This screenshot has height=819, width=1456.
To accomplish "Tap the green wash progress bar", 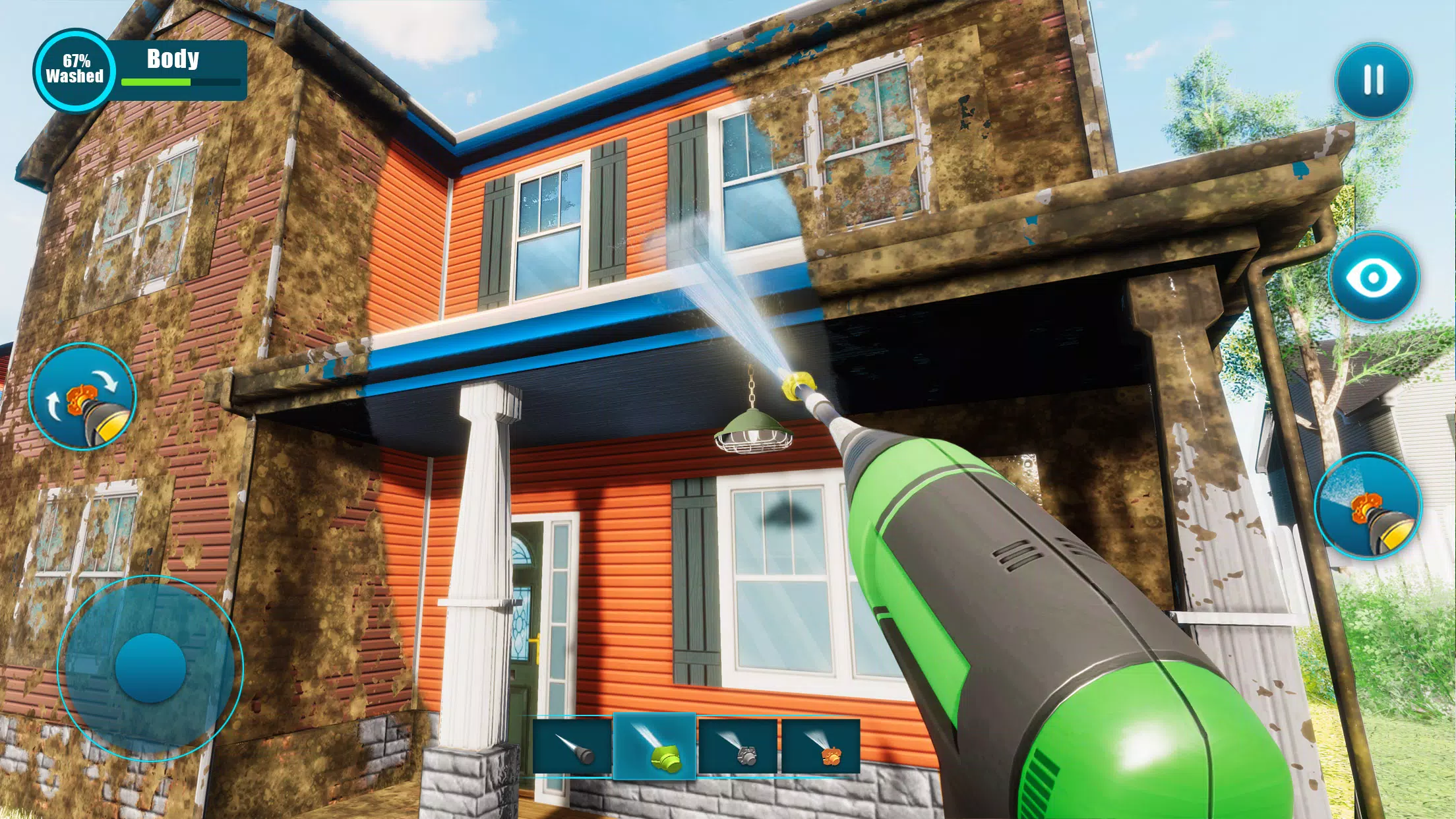I will 158,82.
